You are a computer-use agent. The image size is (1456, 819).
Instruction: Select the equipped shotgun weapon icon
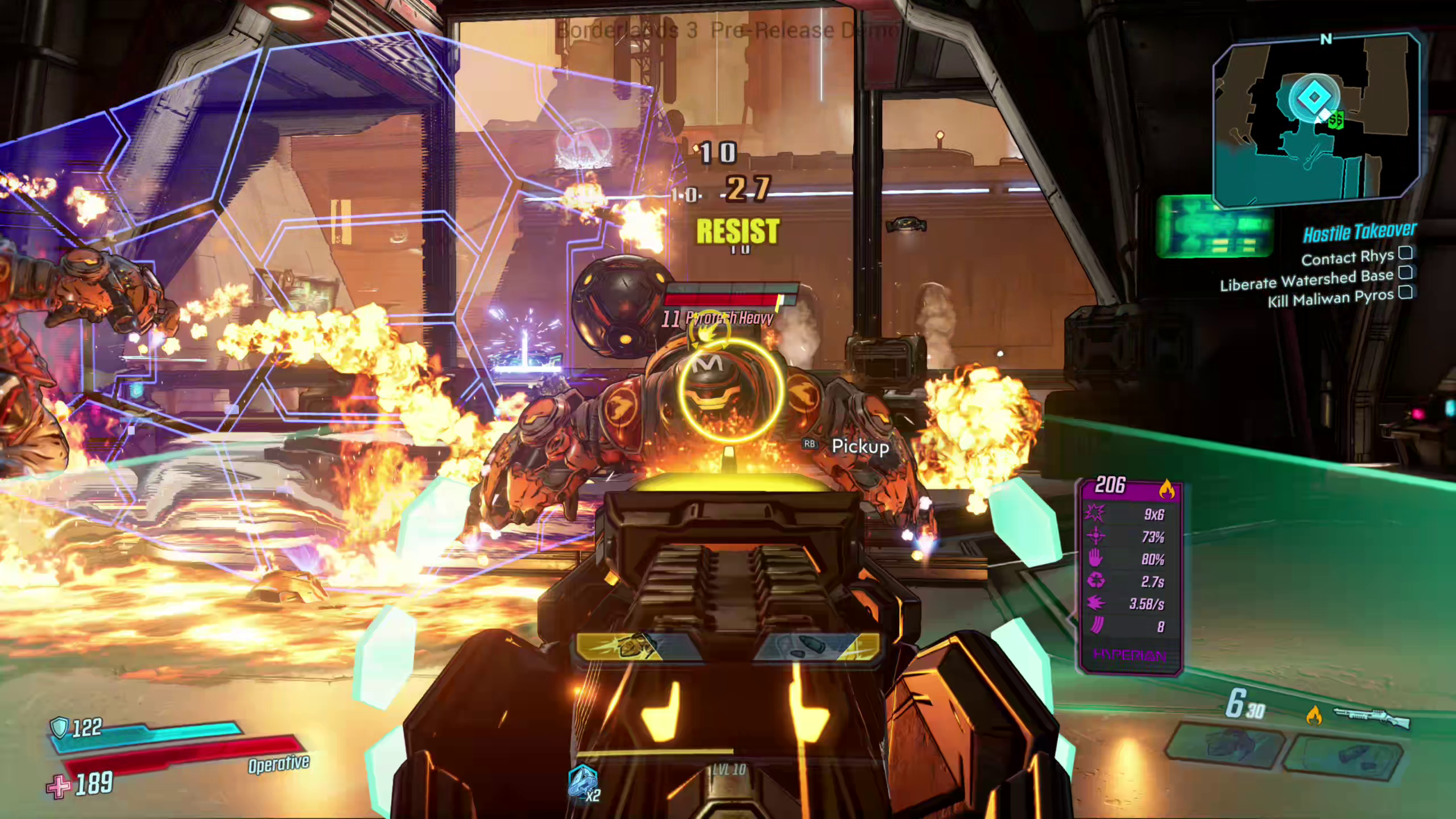point(1372,718)
